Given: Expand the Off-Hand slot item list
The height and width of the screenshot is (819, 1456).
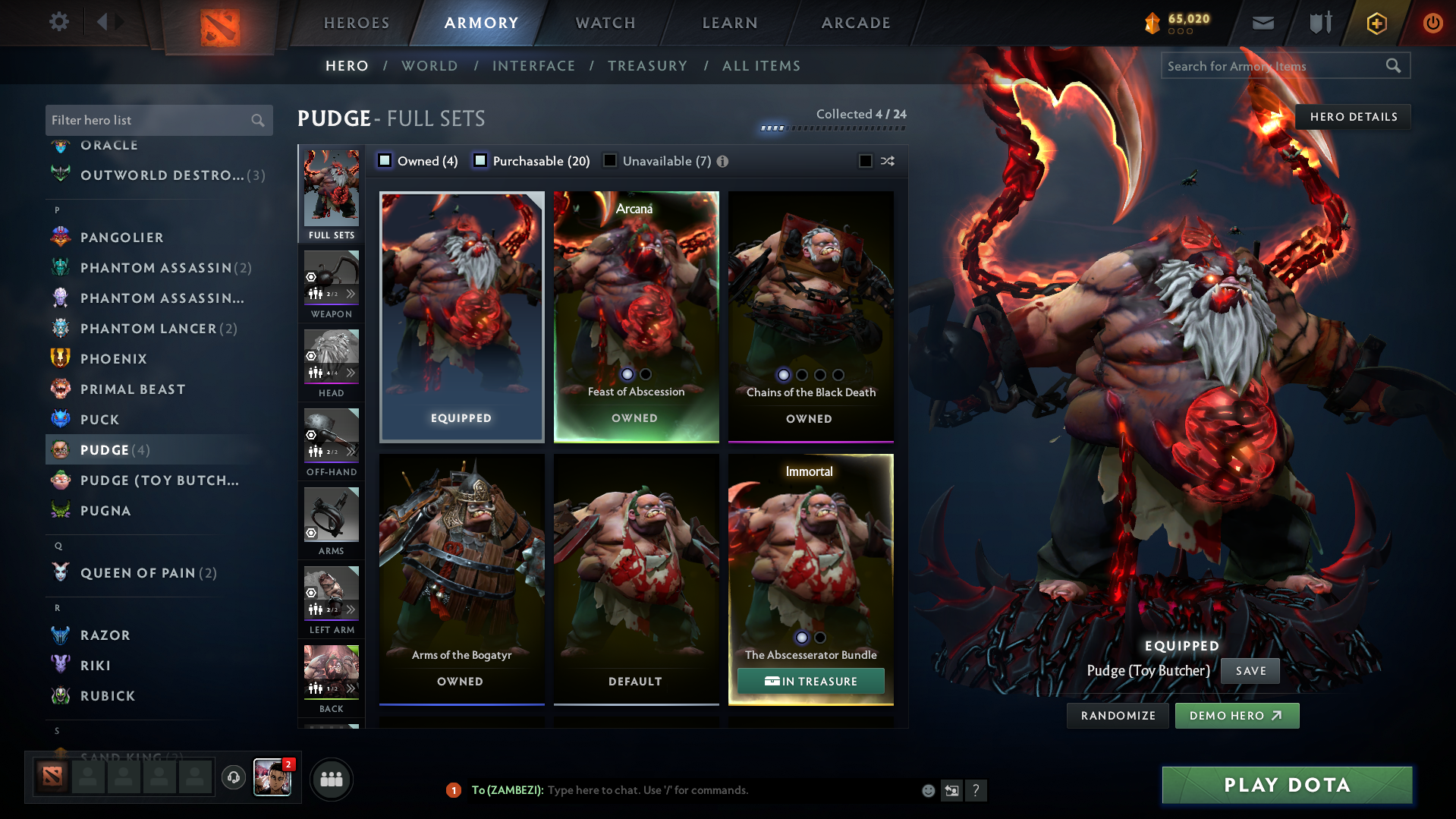Looking at the screenshot, I should (x=351, y=450).
